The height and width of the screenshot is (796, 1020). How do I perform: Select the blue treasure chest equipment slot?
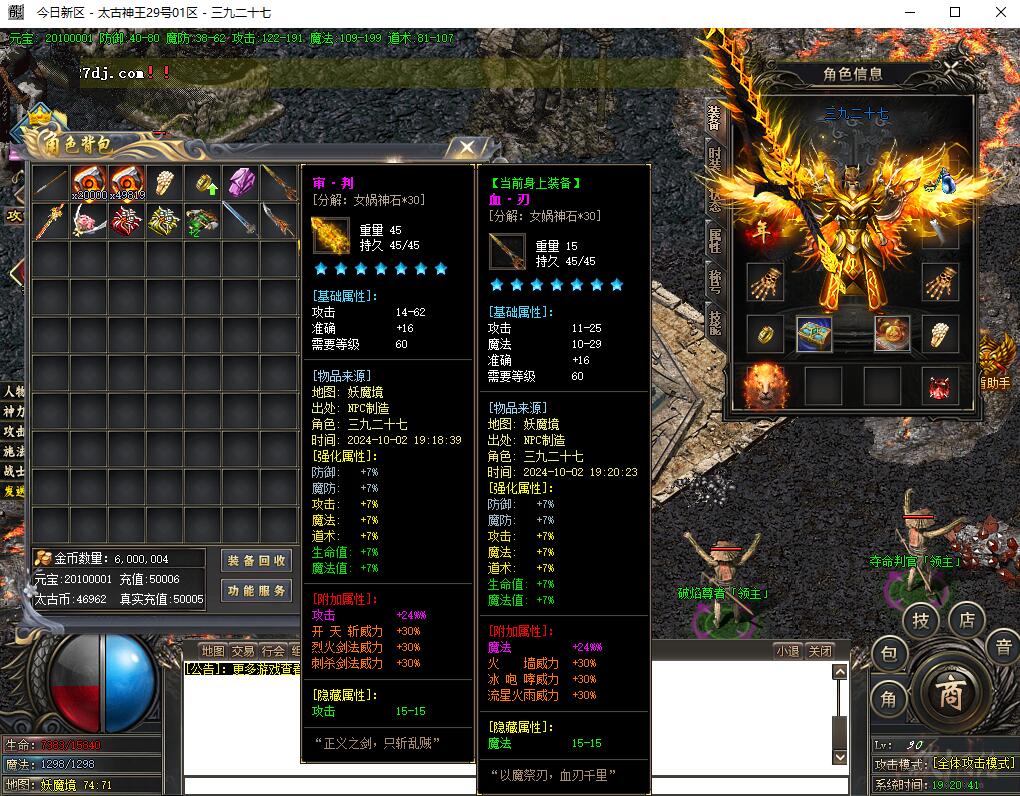tap(814, 334)
